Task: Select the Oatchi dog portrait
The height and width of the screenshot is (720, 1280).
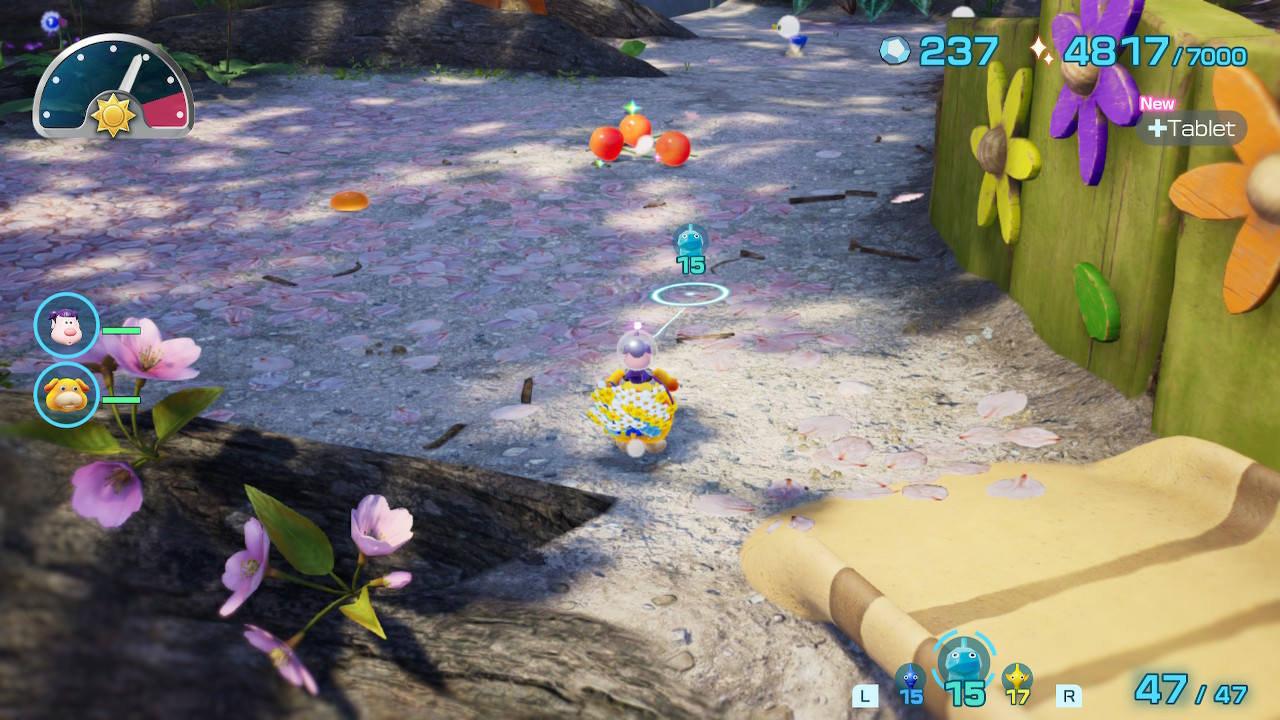Action: pos(67,395)
